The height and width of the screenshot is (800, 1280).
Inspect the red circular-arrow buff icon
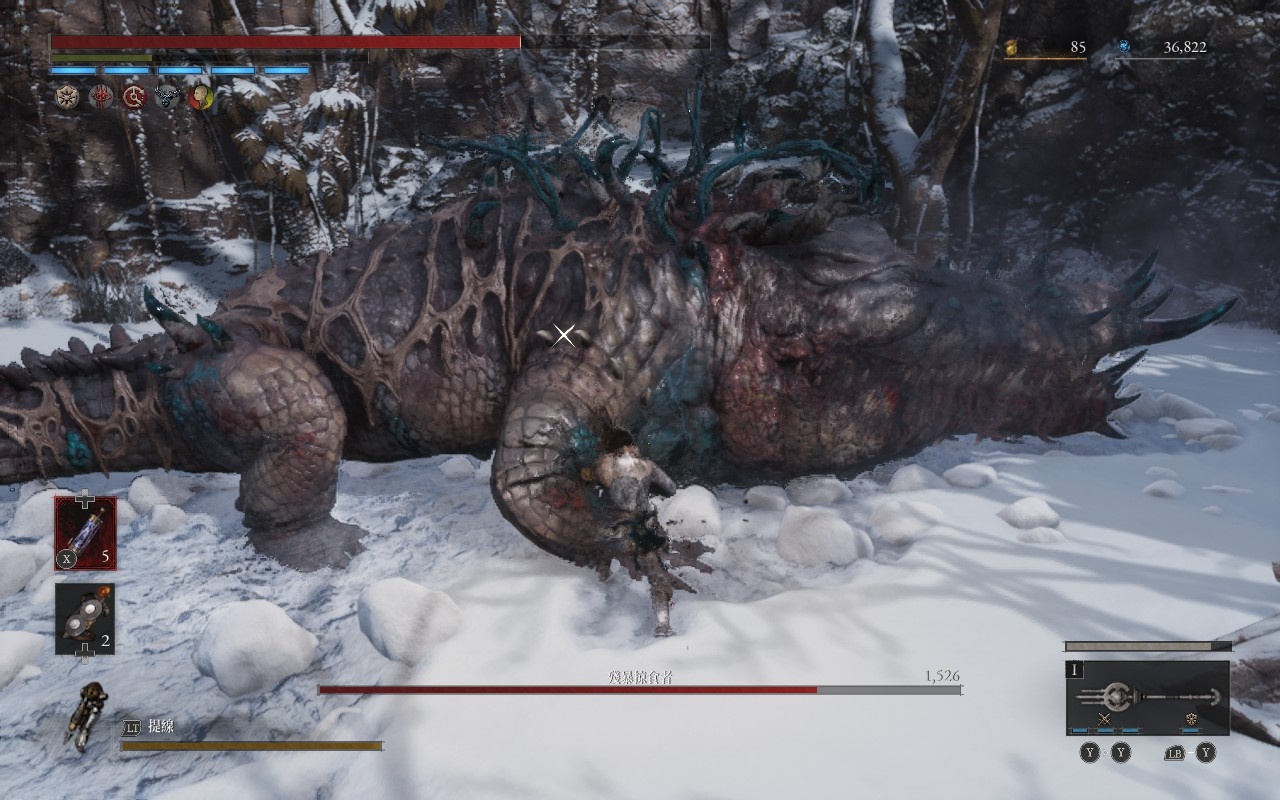pyautogui.click(x=134, y=96)
